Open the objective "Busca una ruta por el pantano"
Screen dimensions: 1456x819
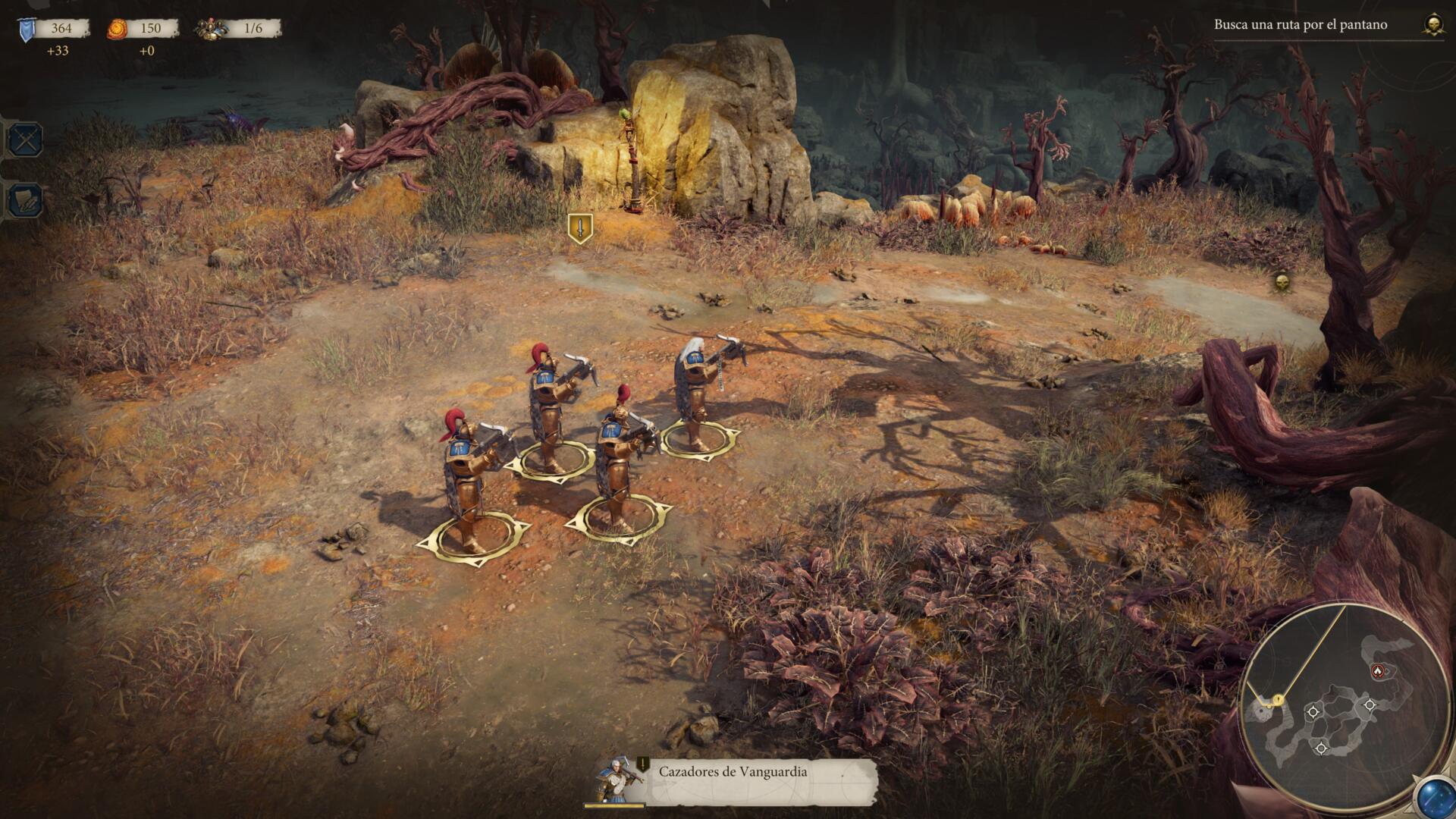(x=1300, y=24)
